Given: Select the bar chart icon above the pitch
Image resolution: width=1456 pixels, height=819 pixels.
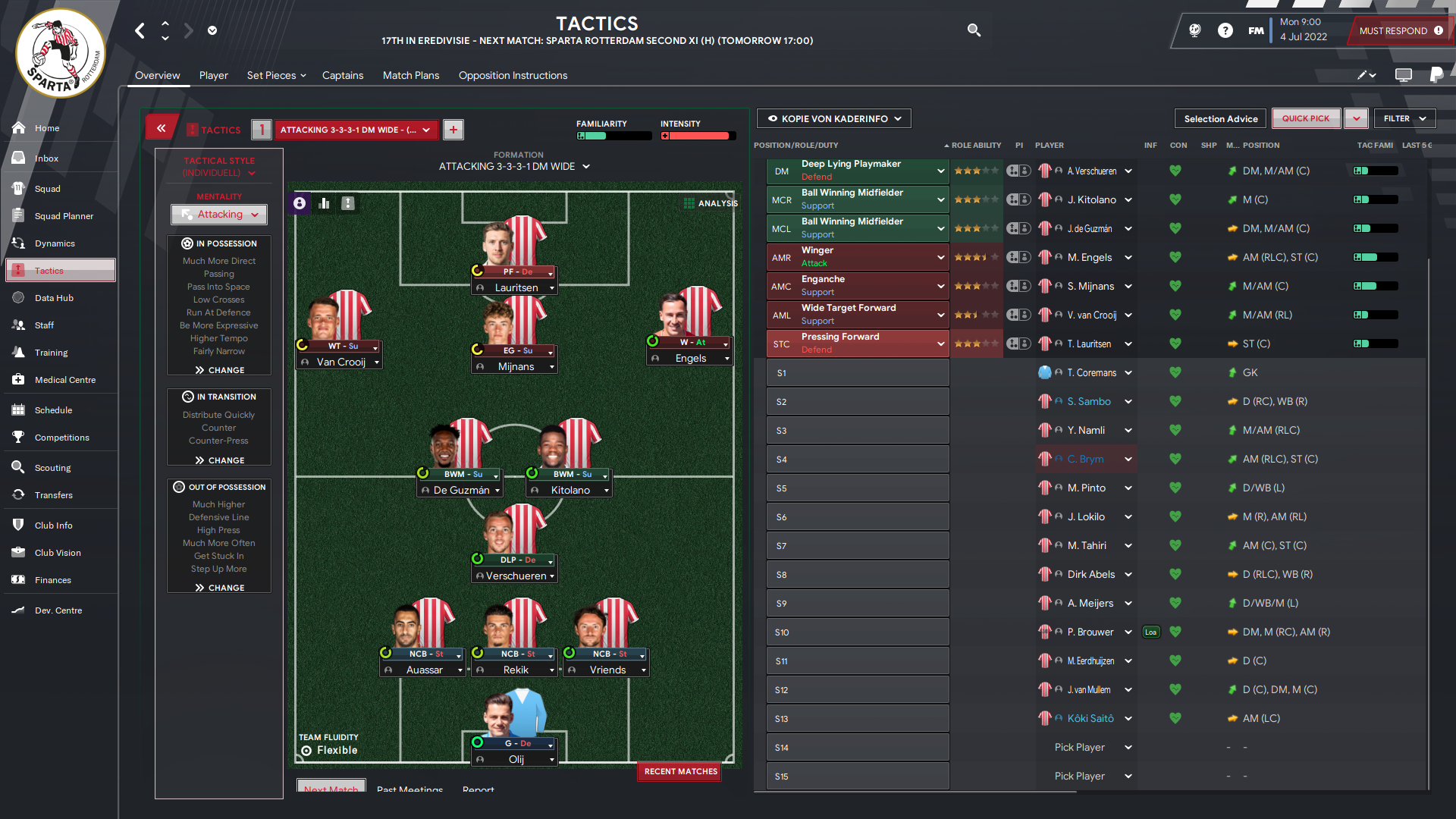Looking at the screenshot, I should [x=324, y=203].
